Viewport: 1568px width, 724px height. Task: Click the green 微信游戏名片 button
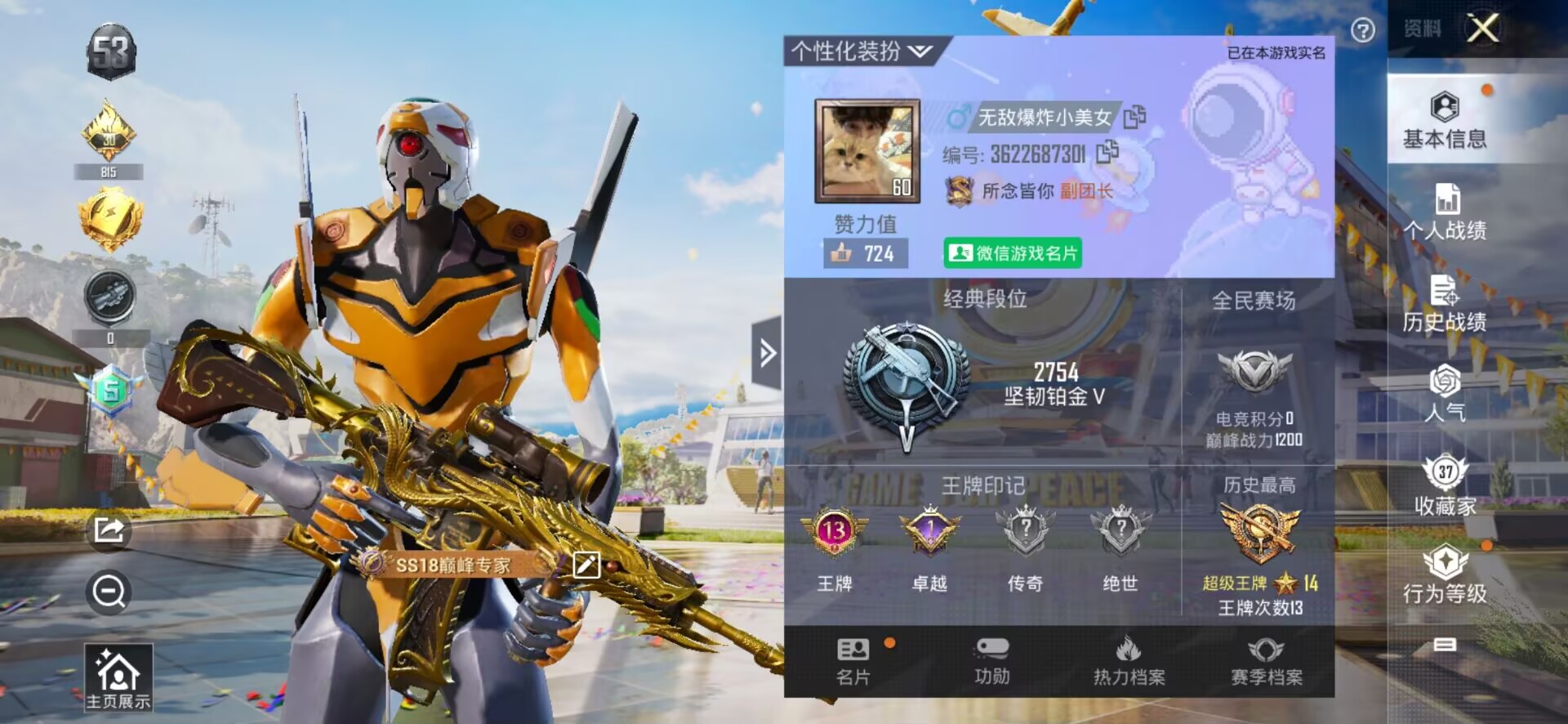click(1013, 255)
